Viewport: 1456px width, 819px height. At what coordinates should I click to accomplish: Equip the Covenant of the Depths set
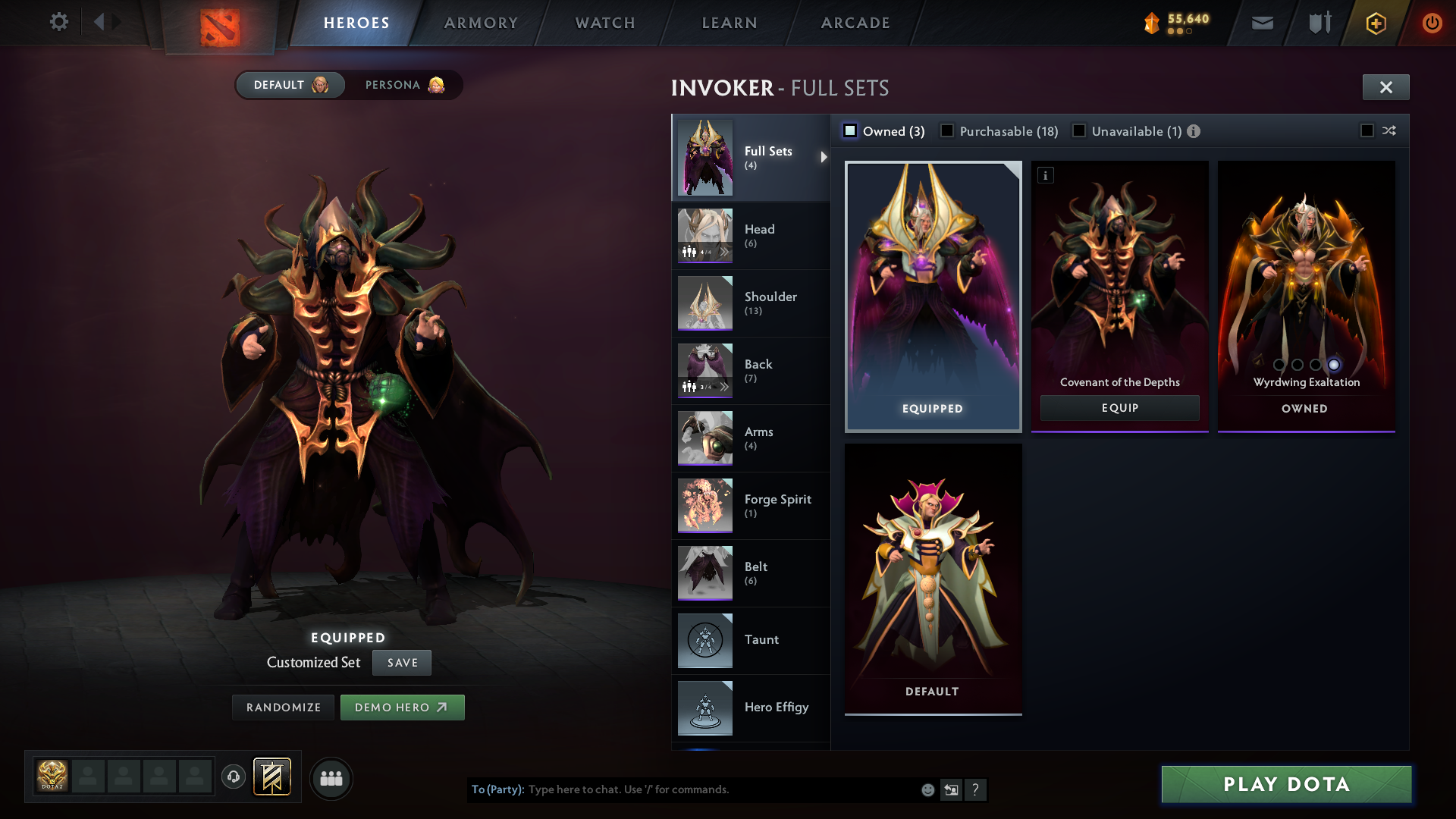(x=1119, y=408)
